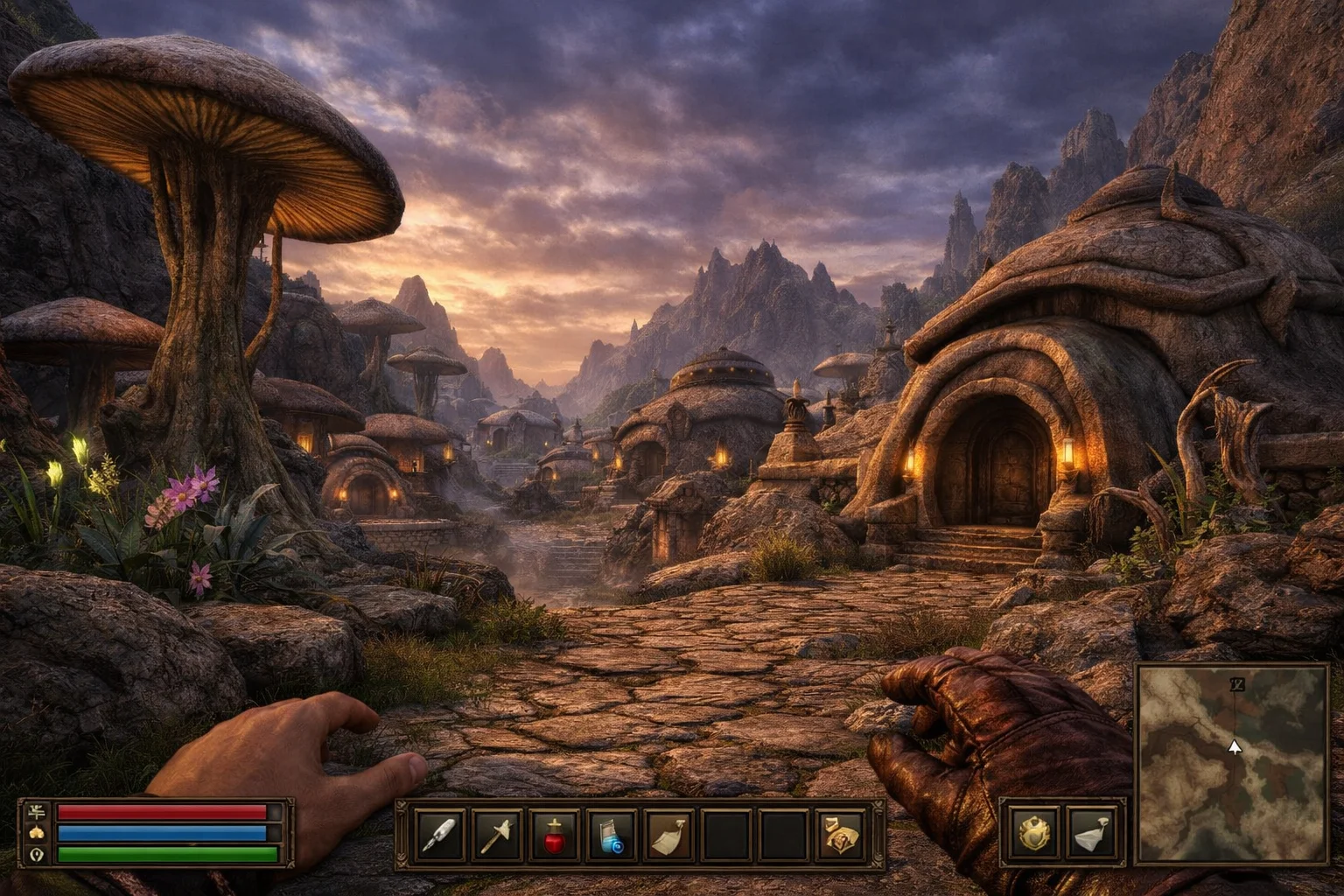Select the white cloth sack icon
Viewport: 1344px width, 896px height.
click(x=1093, y=832)
